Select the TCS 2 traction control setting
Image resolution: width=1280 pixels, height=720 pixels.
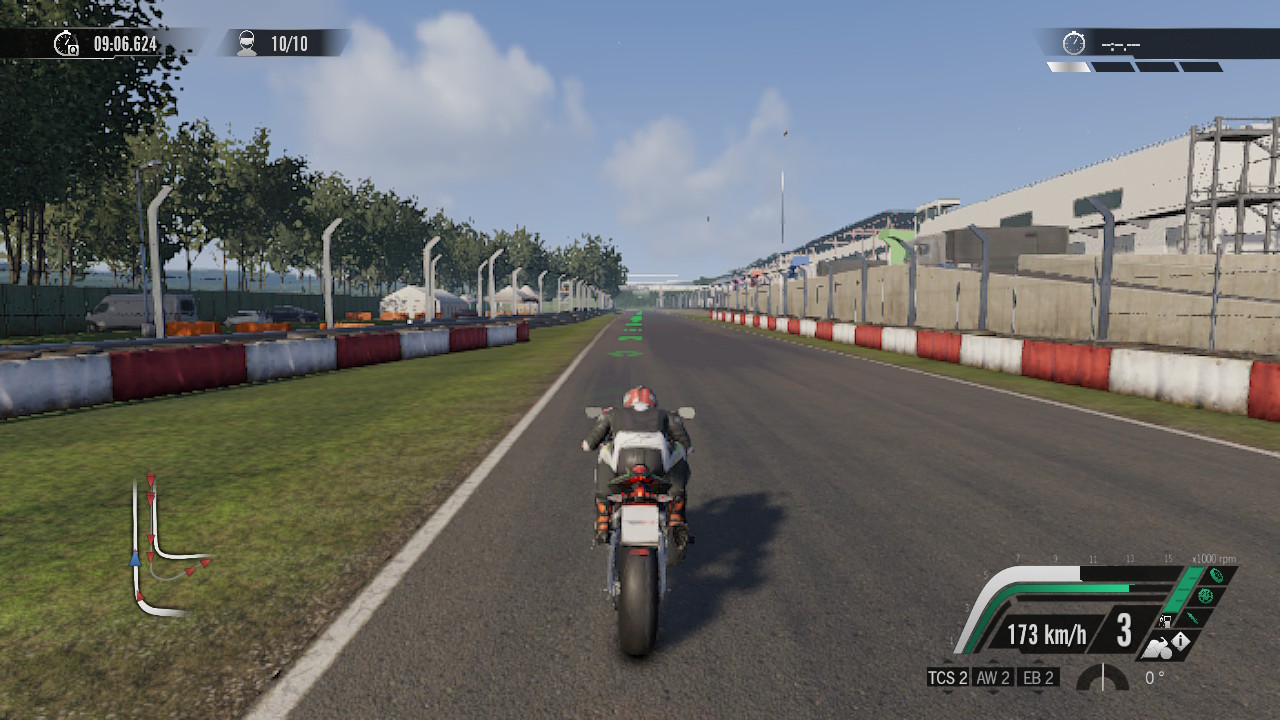(x=948, y=678)
